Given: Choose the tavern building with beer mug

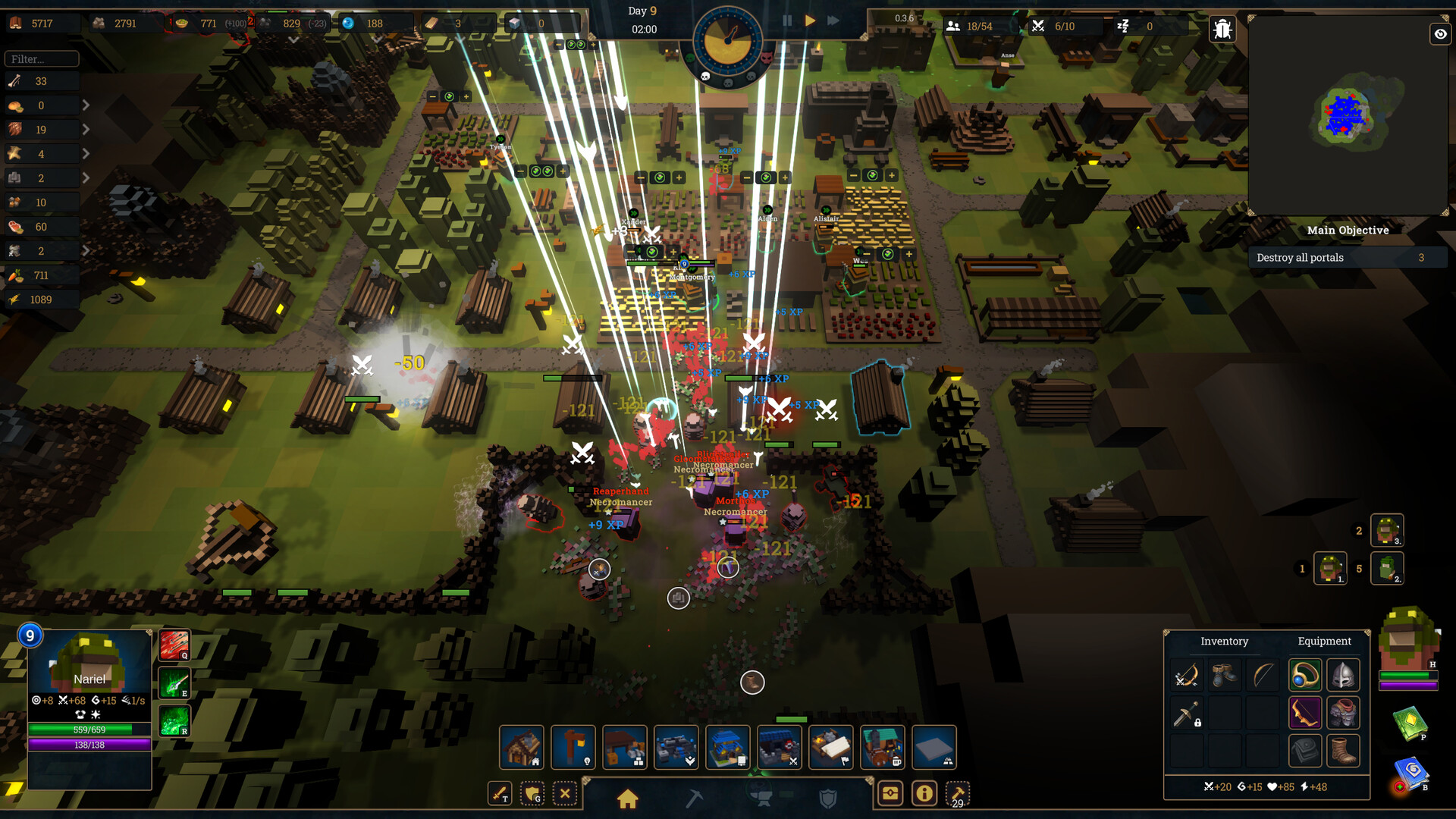Looking at the screenshot, I should (882, 747).
